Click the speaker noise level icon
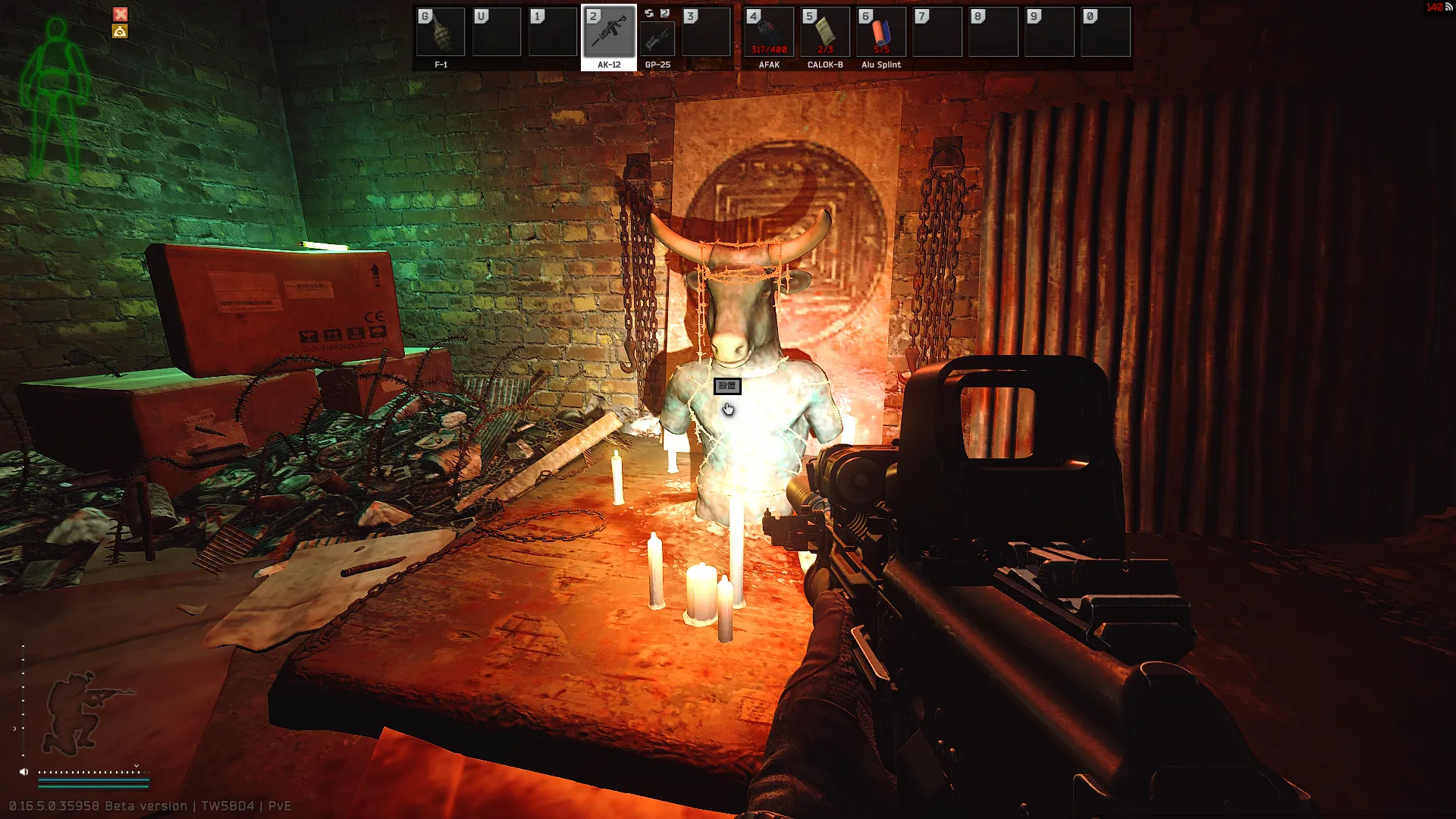The height and width of the screenshot is (819, 1456). (x=24, y=772)
